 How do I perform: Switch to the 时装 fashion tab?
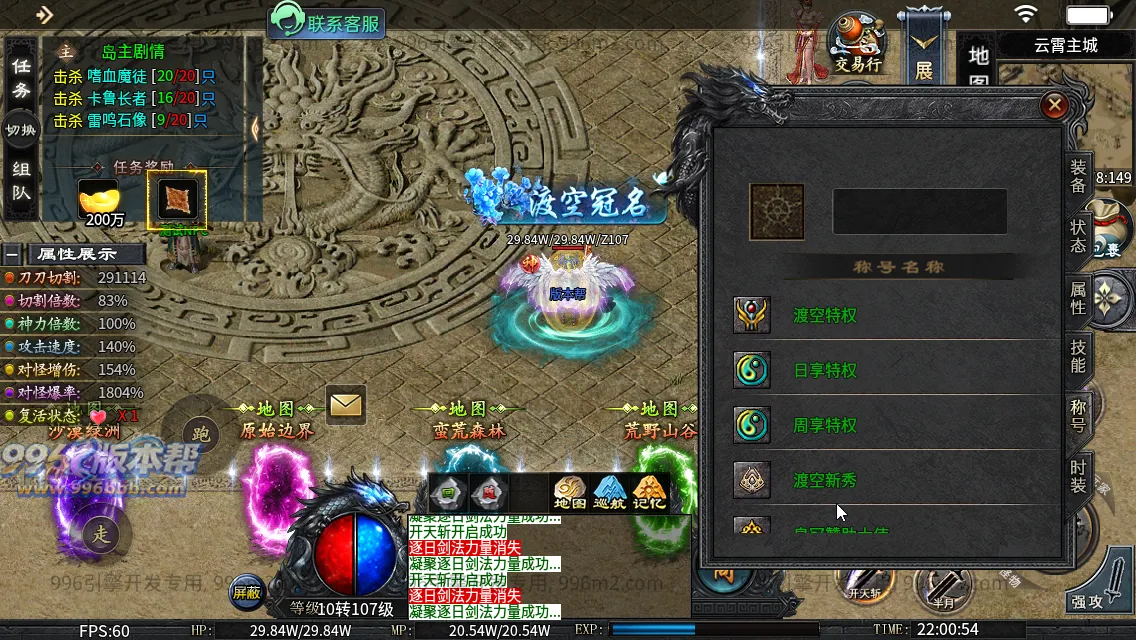pyautogui.click(x=1078, y=474)
